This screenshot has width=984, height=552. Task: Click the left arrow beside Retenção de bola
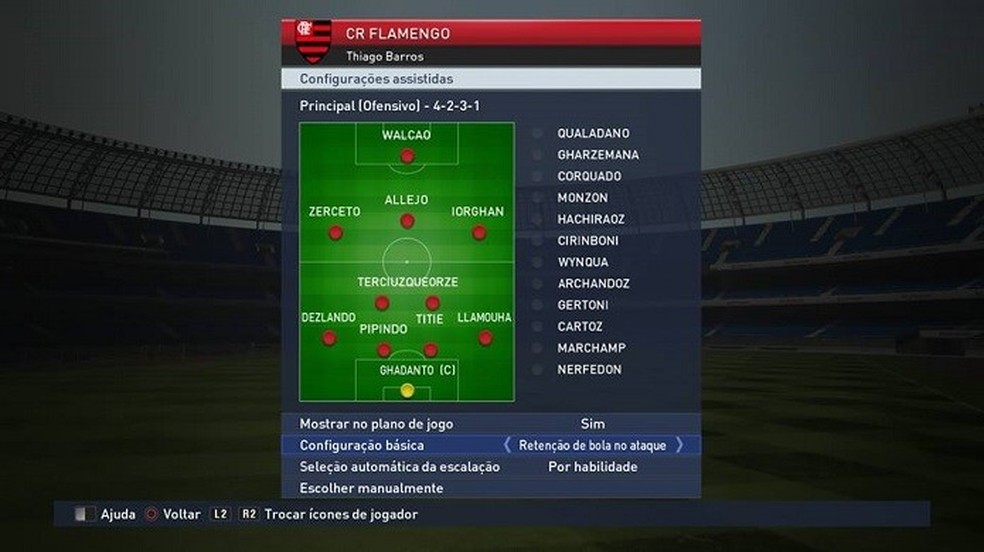[508, 445]
